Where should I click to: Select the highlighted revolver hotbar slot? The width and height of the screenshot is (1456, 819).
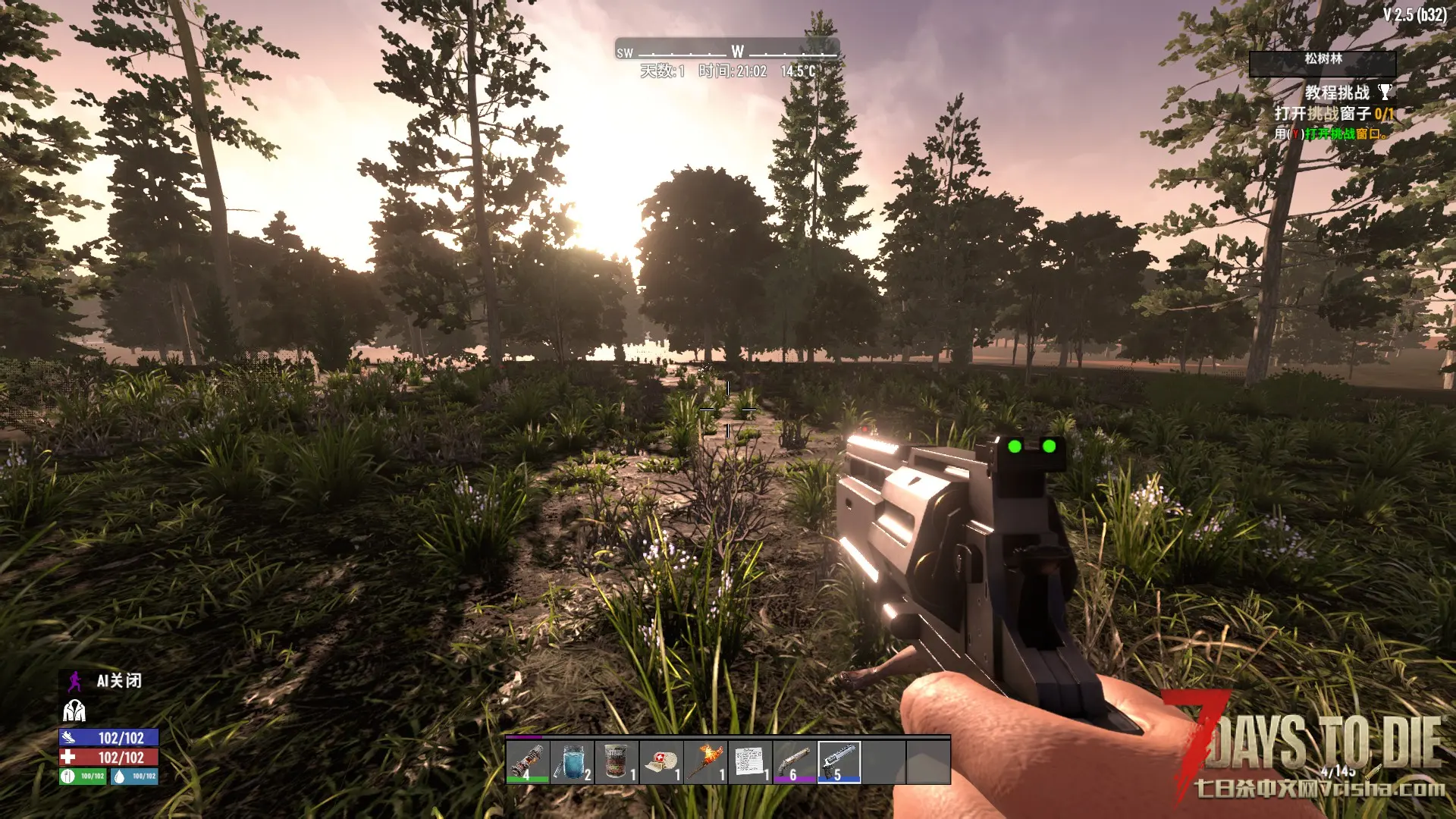coord(839,761)
